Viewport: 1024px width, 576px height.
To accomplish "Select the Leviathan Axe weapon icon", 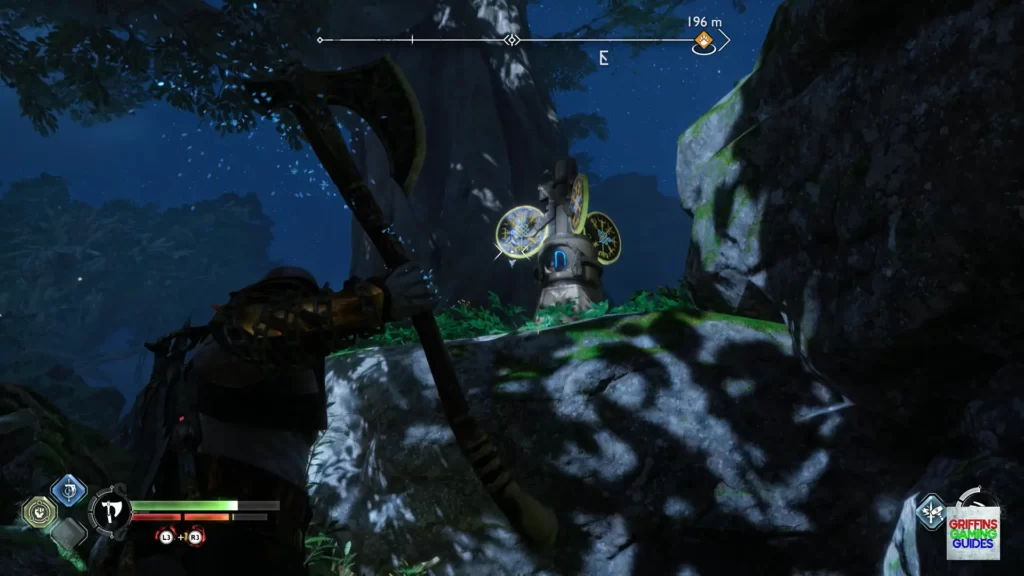I will [x=110, y=512].
